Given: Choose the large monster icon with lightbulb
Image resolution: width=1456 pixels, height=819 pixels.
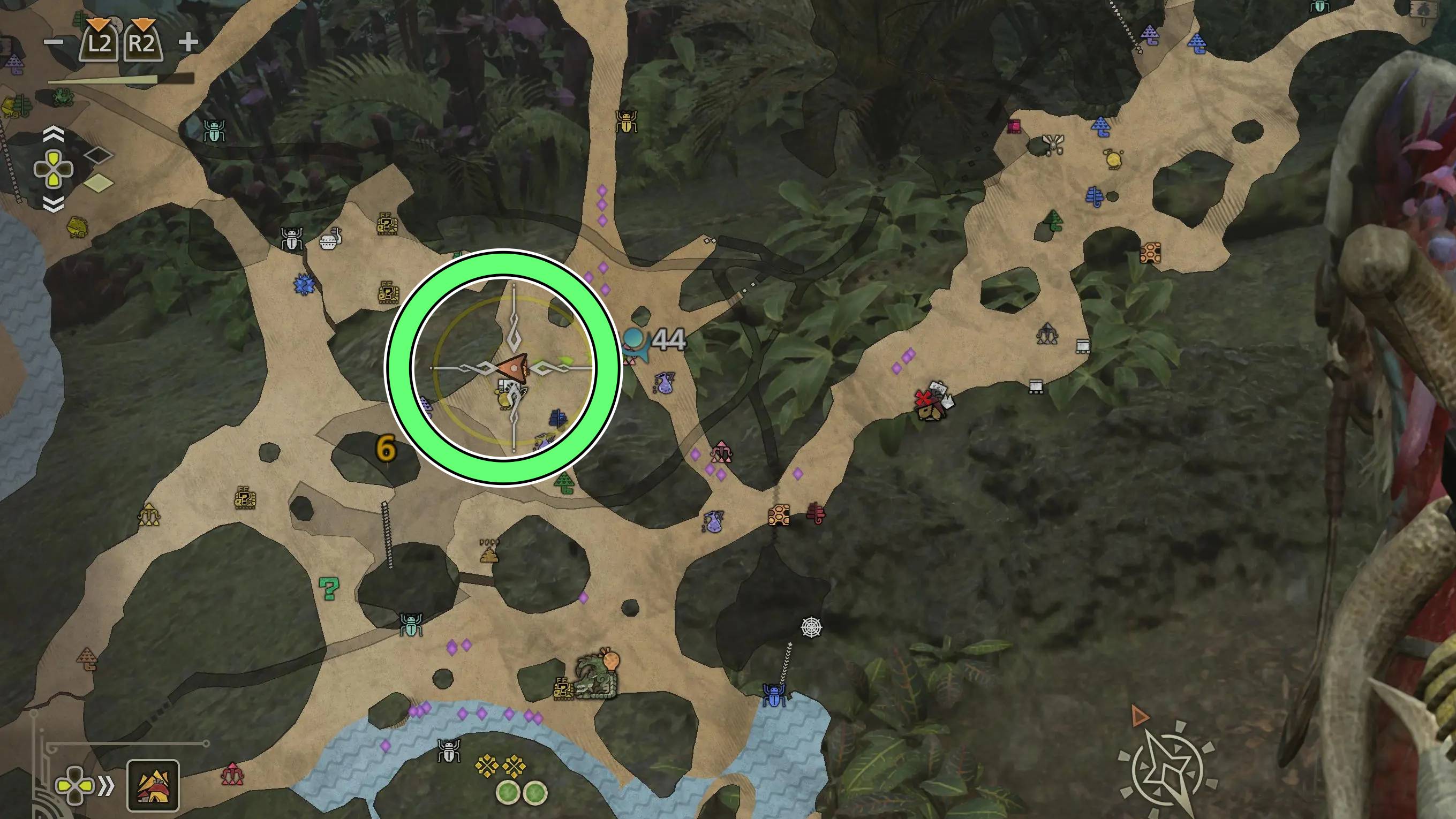Looking at the screenshot, I should pos(597,676).
